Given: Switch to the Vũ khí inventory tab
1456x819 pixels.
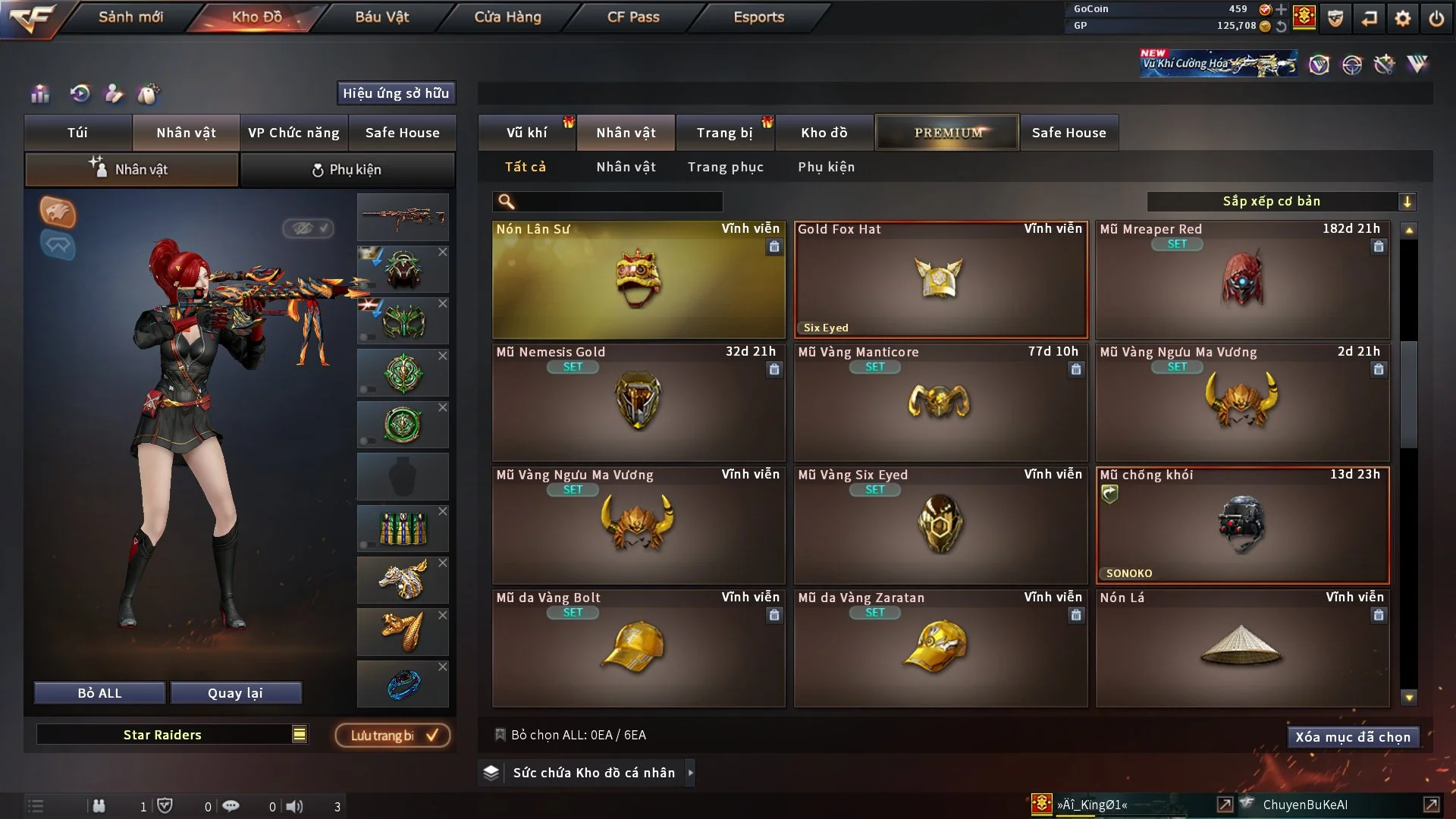Looking at the screenshot, I should [x=526, y=133].
